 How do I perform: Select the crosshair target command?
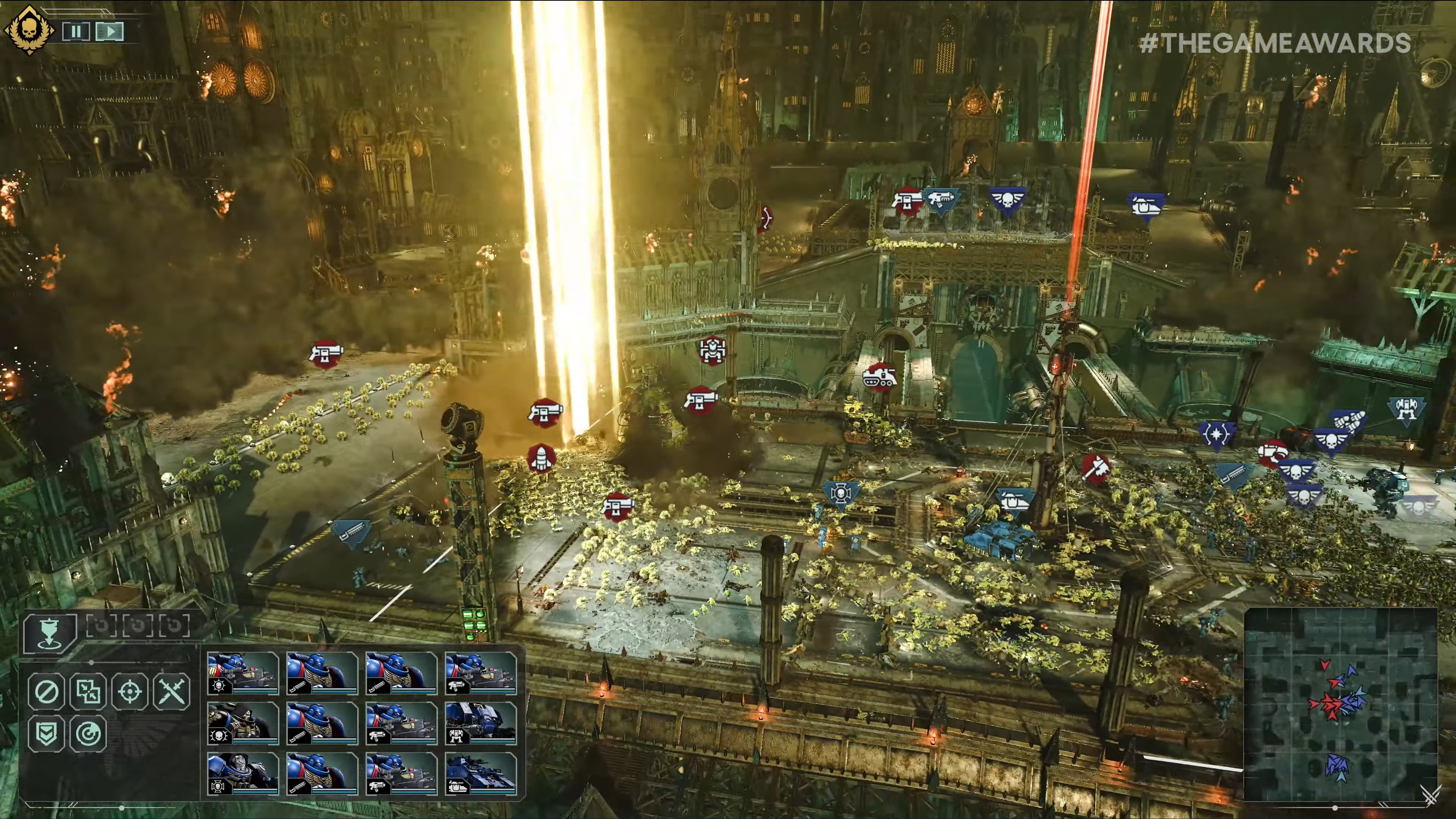130,691
